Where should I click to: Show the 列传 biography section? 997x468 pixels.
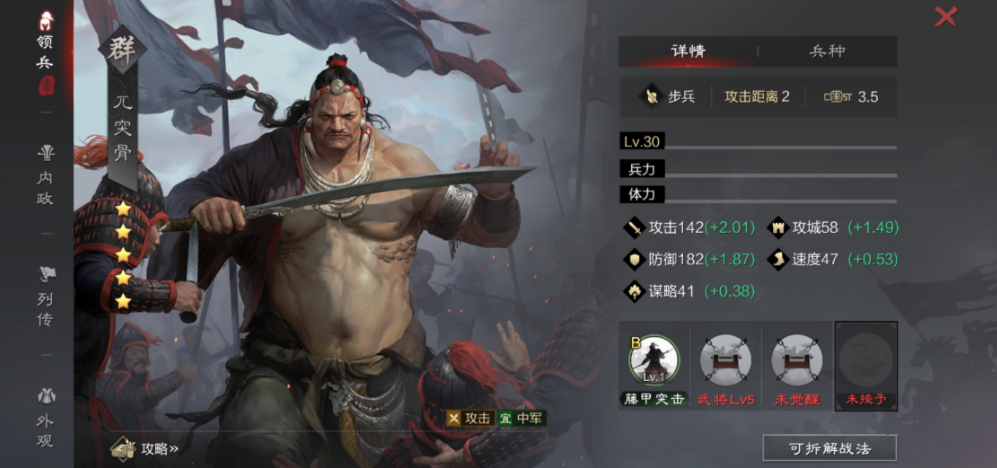45,296
